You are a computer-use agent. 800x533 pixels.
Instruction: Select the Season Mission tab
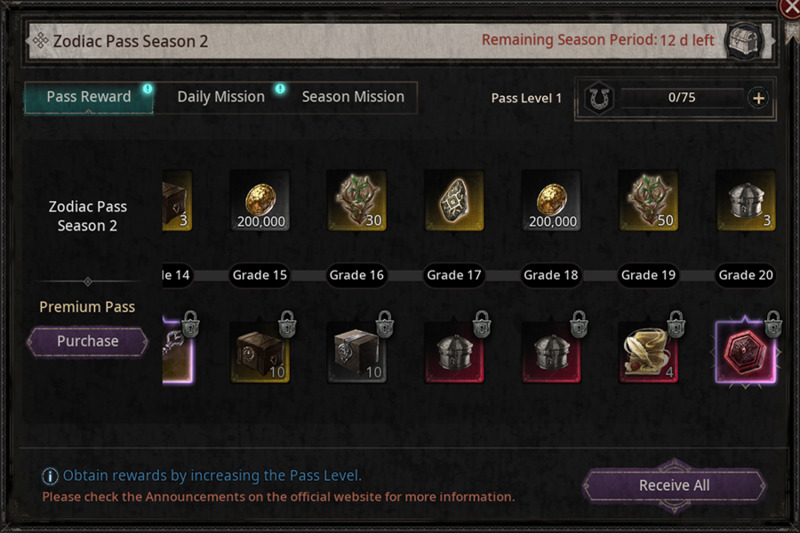353,97
